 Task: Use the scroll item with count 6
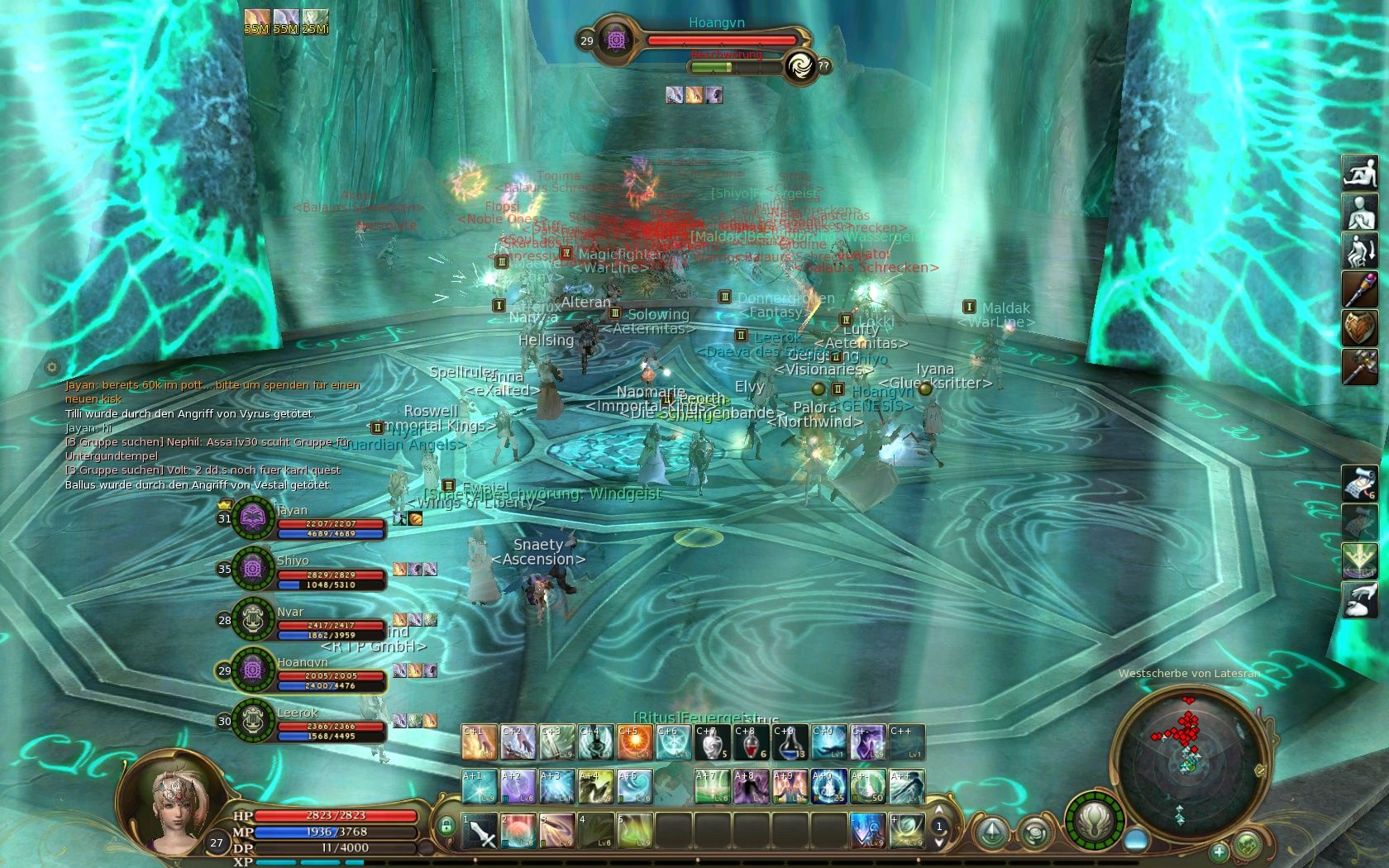point(1359,484)
